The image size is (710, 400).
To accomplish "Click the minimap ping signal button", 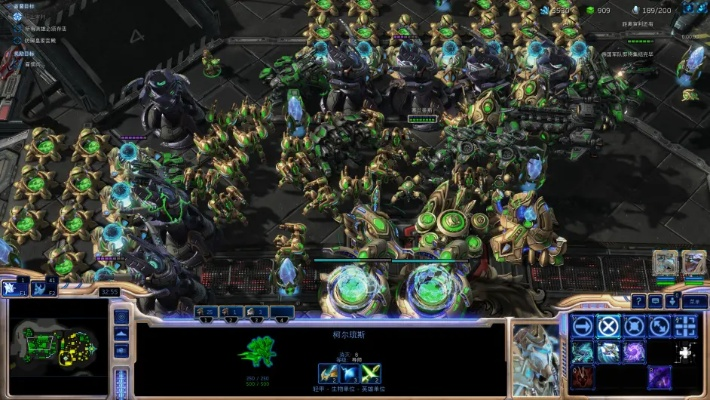I will click(121, 318).
